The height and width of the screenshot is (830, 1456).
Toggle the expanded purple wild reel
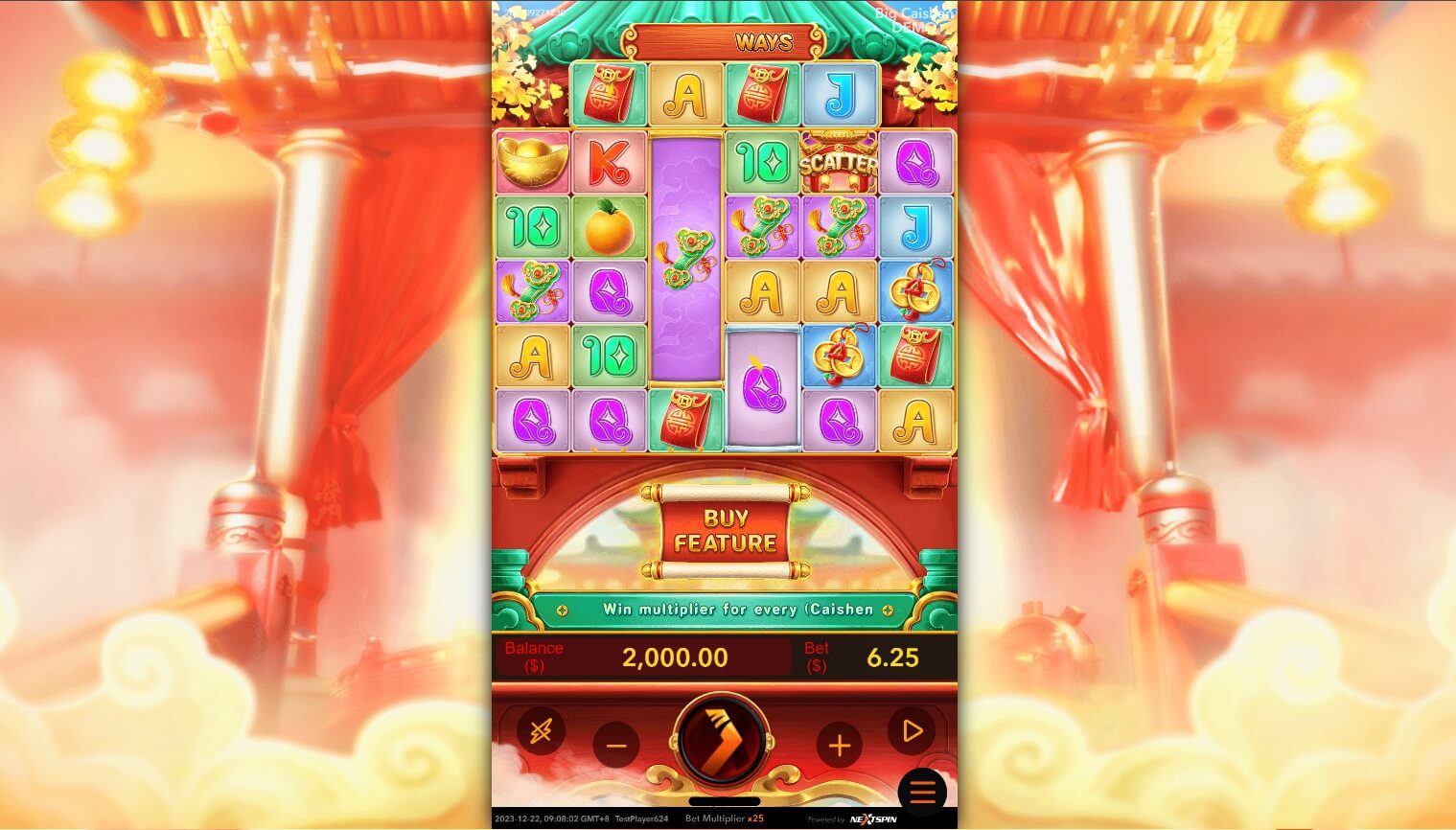[x=685, y=259]
